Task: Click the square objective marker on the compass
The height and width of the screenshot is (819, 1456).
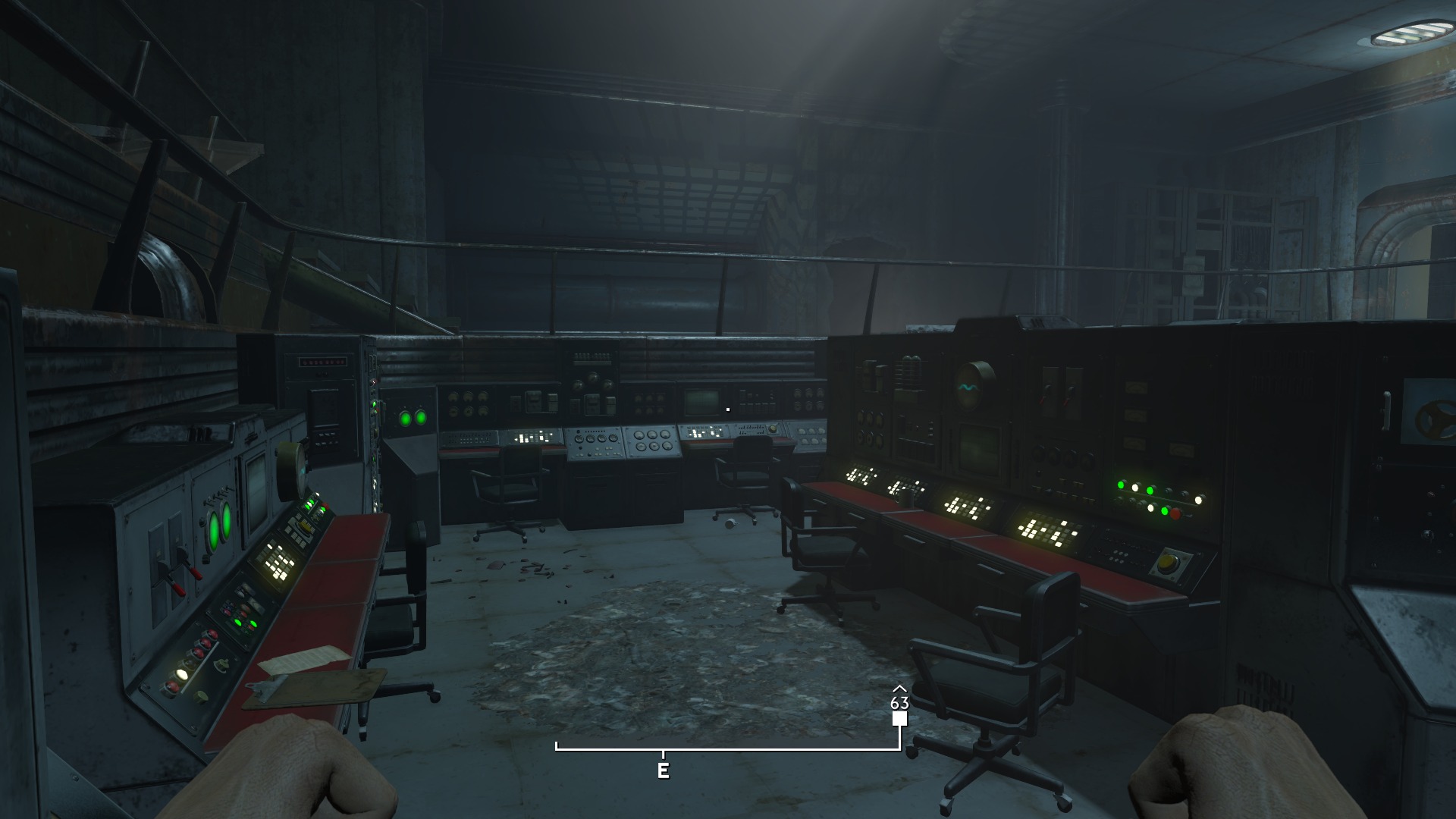Action: 899,719
